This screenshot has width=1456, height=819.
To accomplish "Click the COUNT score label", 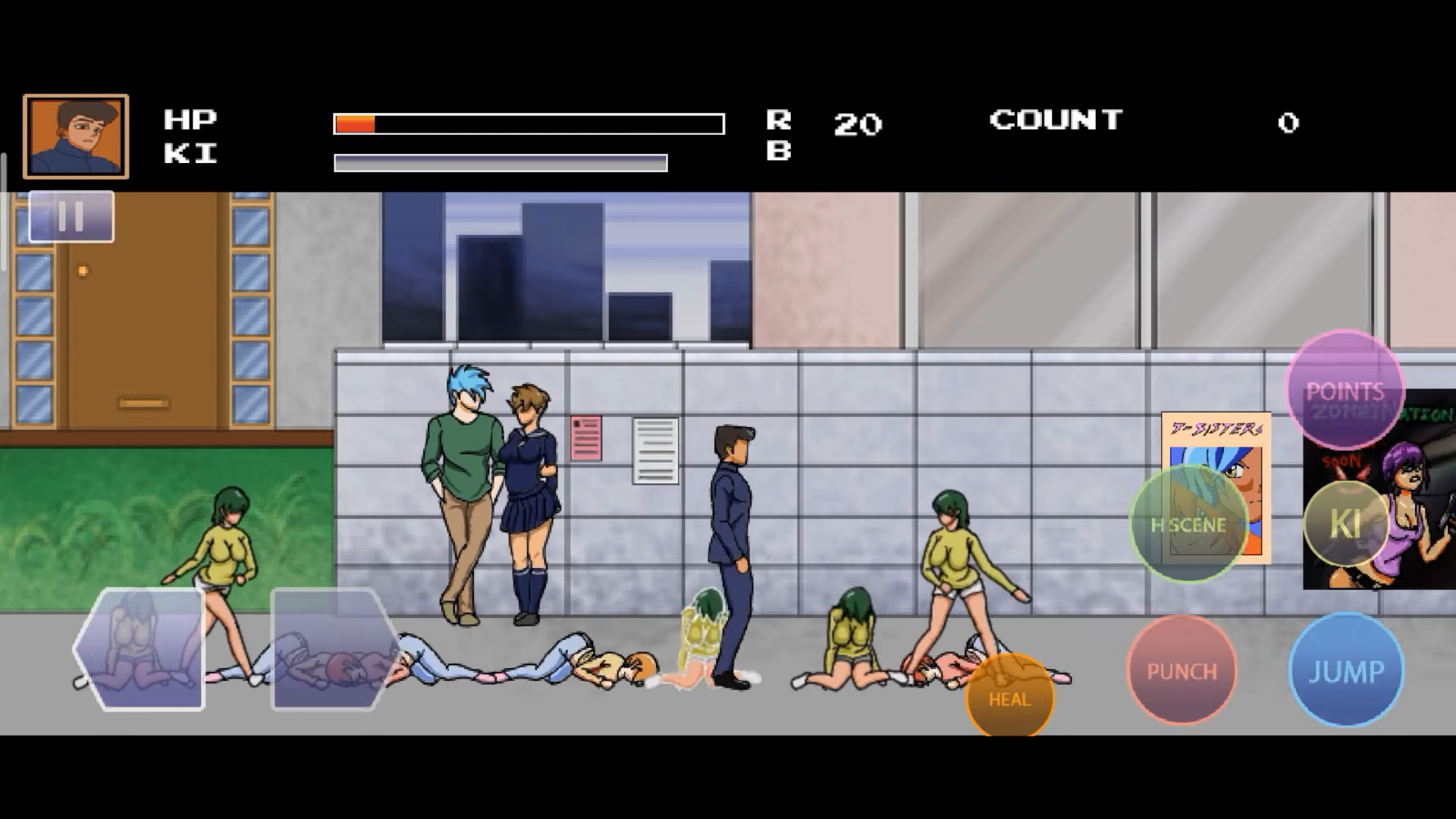I will (1056, 120).
